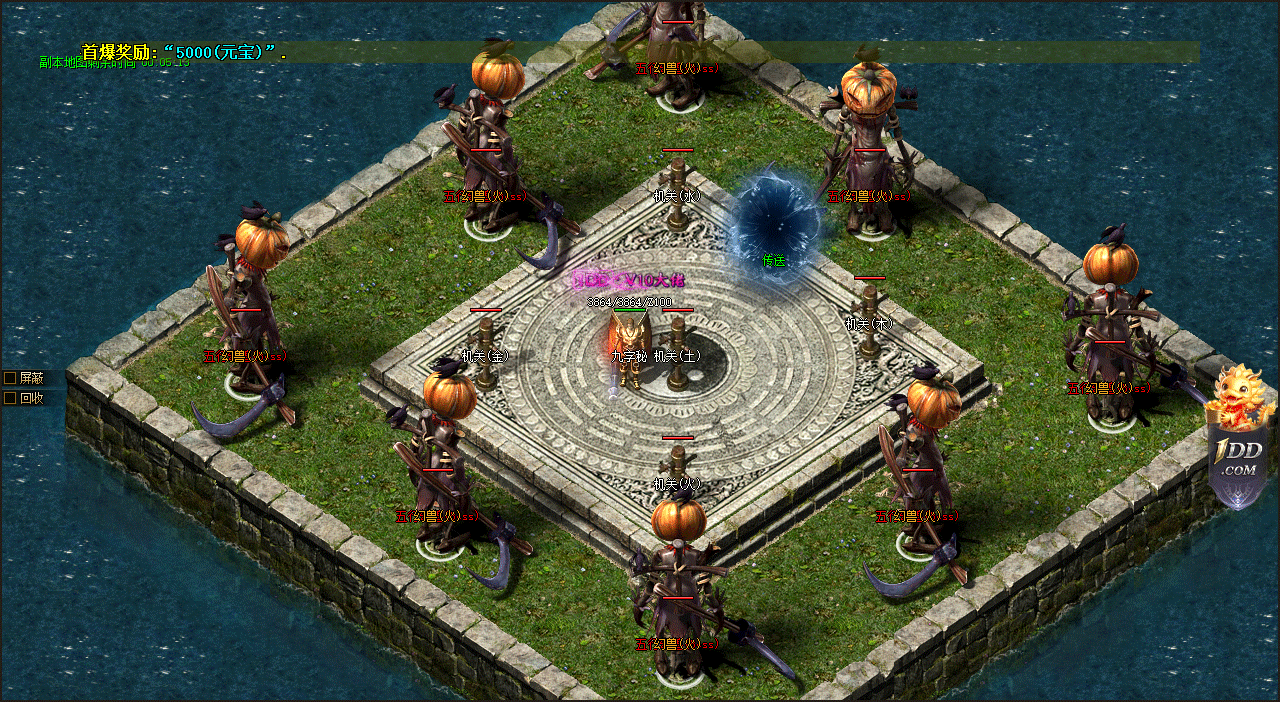Screen dimensions: 1280x702
Task: Open the JDD.com golden dragon badge
Action: [1240, 440]
